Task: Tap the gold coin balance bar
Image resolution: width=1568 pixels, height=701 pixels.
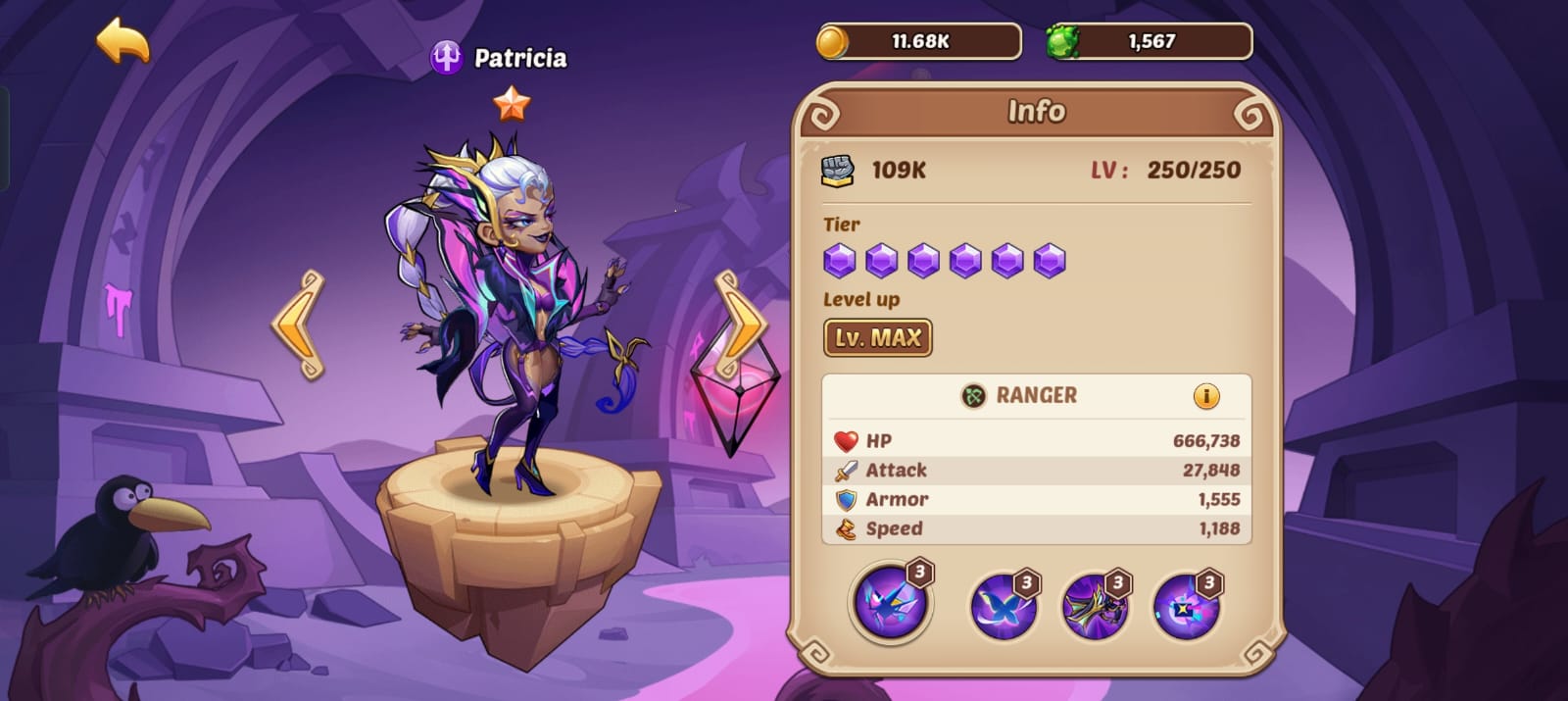Action: pos(918,42)
